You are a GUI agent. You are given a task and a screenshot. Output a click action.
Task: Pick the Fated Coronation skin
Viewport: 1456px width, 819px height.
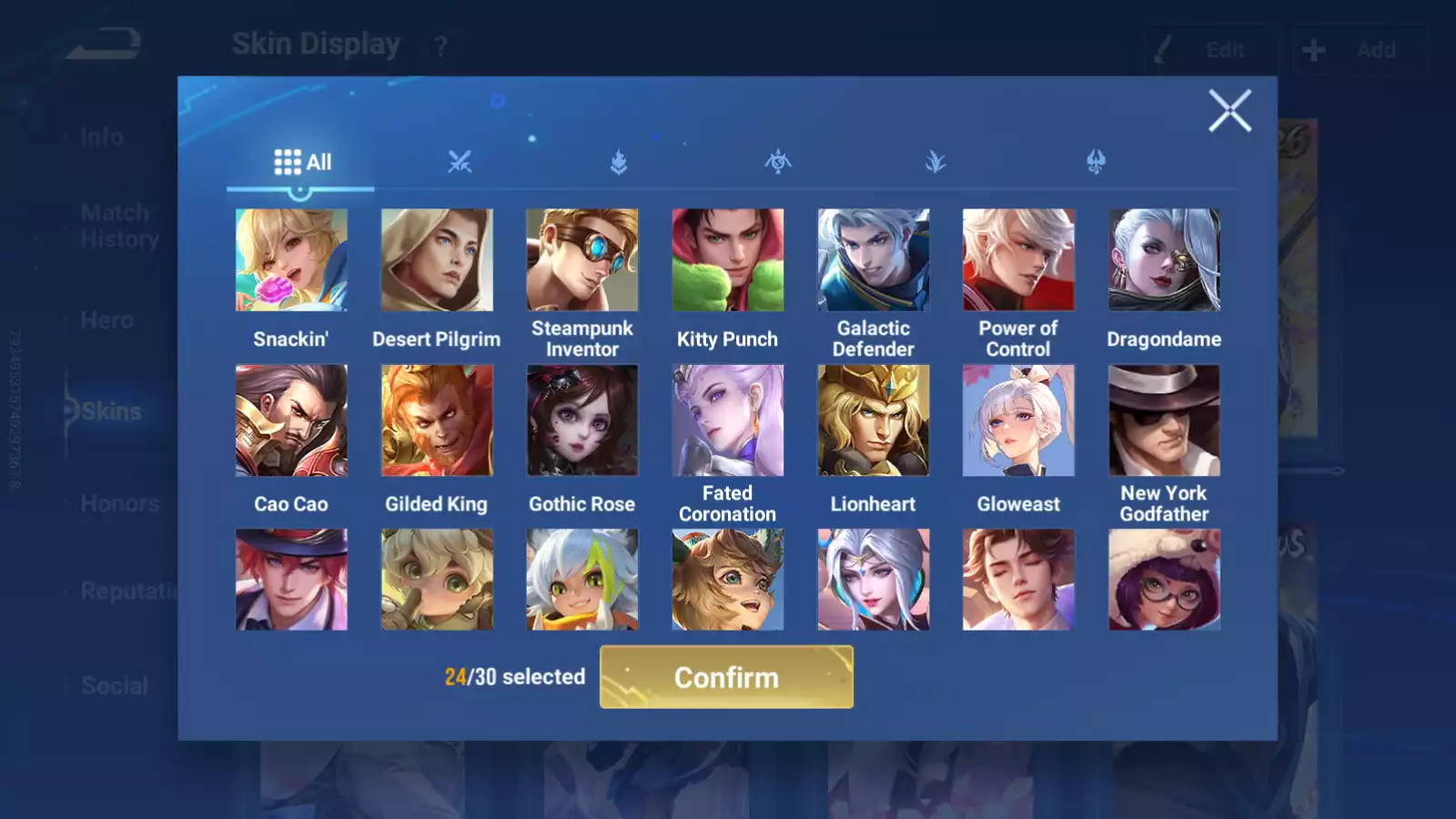[727, 420]
